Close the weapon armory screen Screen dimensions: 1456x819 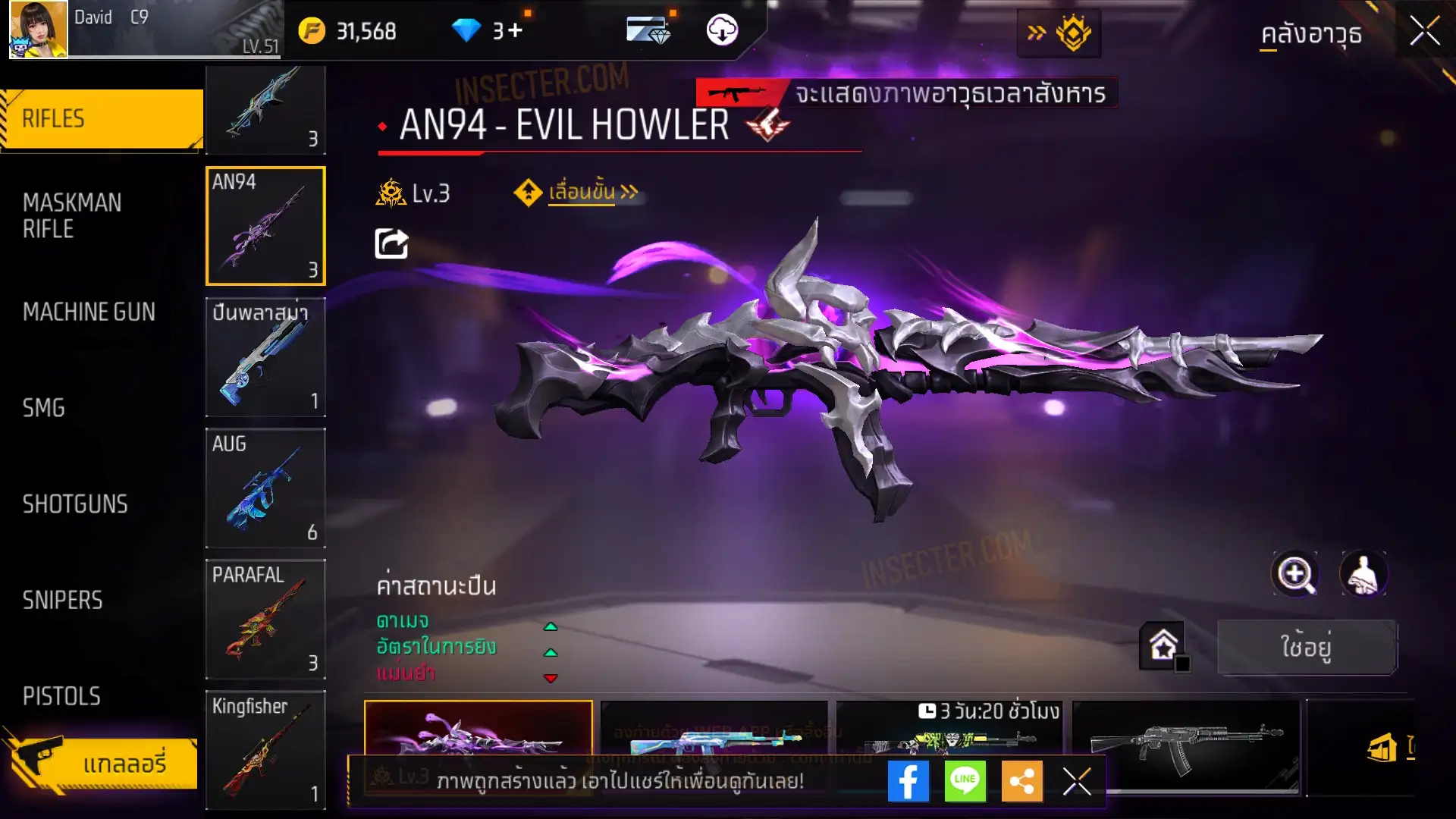click(x=1424, y=32)
